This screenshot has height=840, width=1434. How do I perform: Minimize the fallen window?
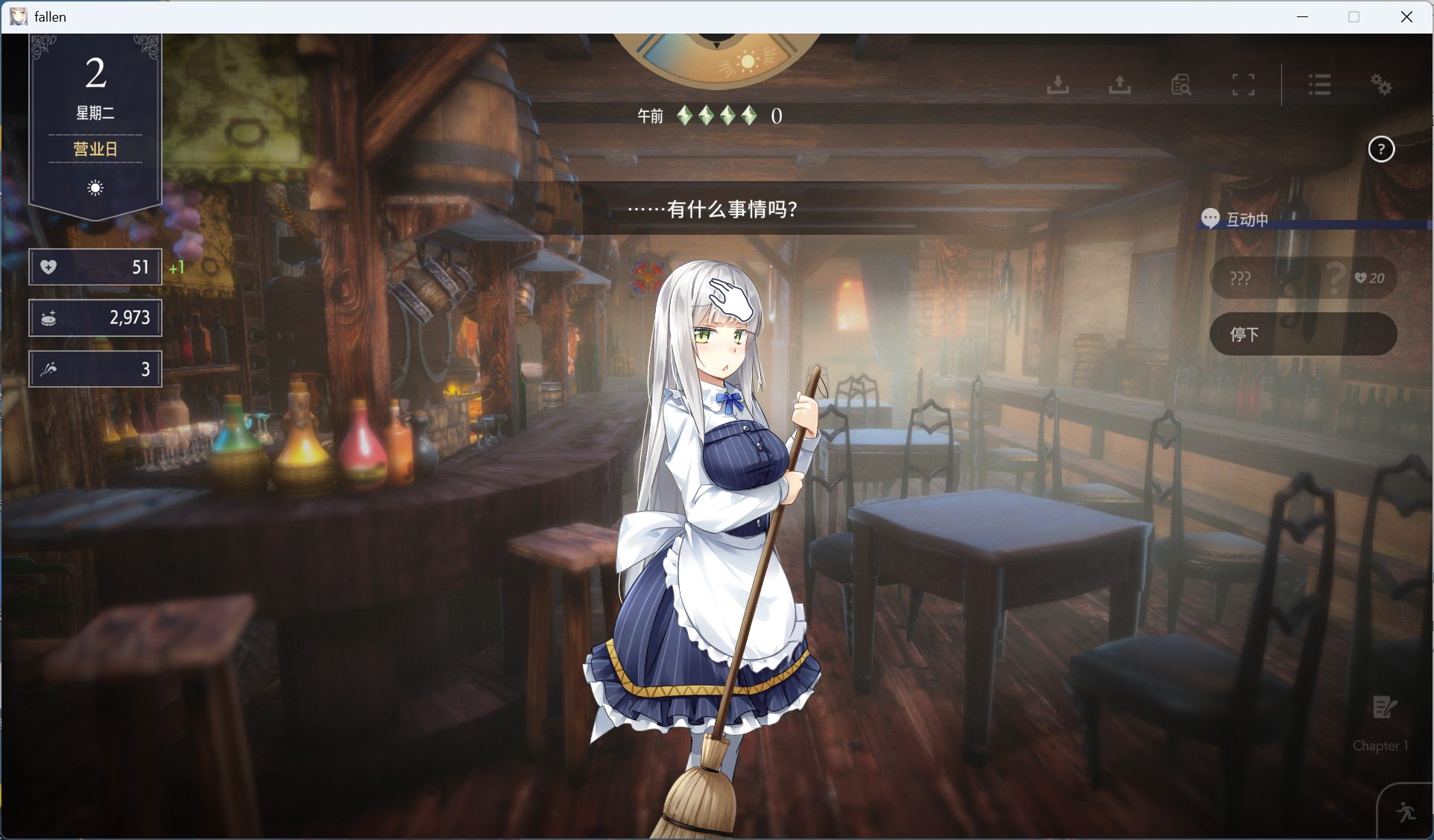point(1303,16)
